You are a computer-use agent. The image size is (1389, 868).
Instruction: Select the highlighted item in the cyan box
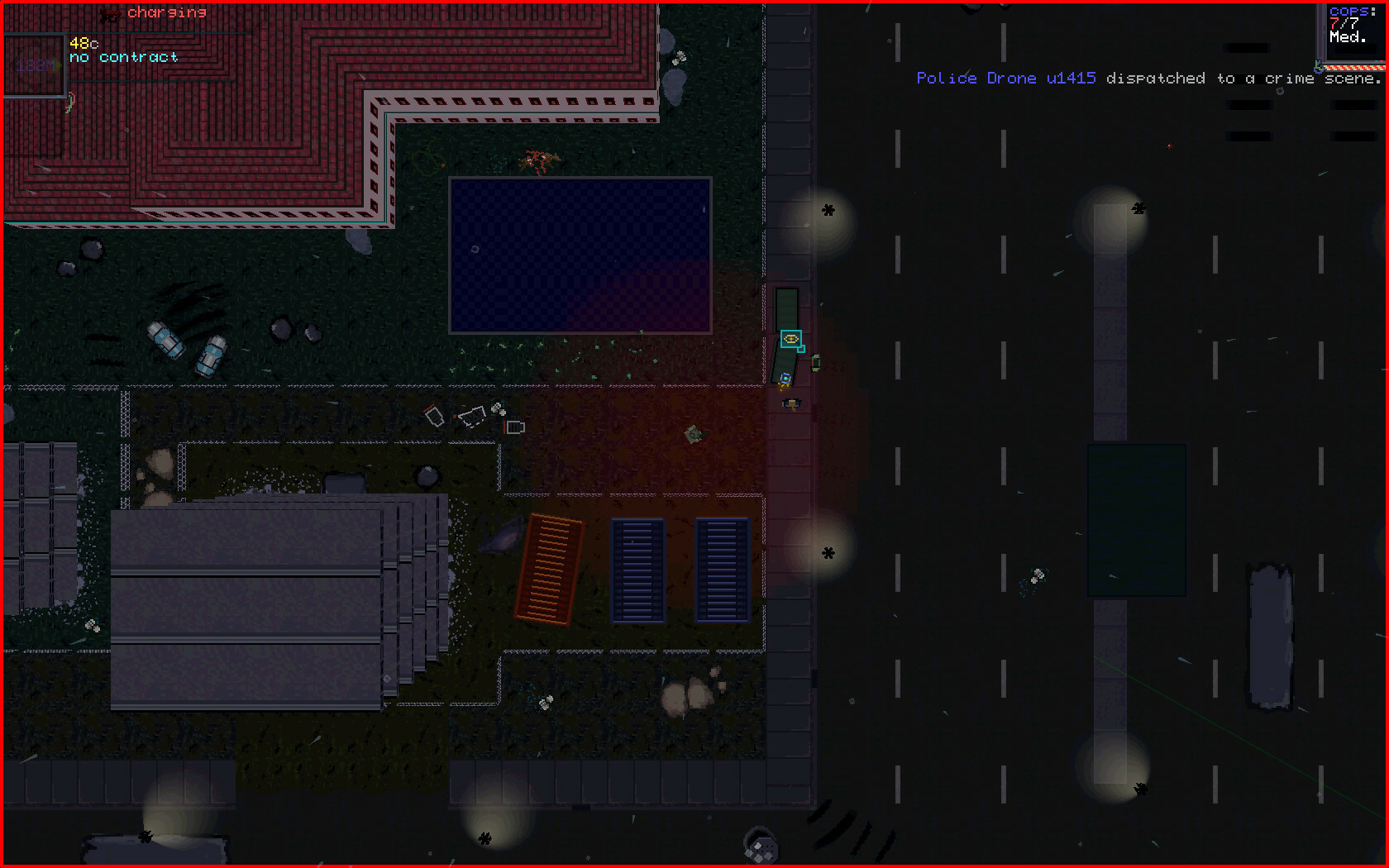791,340
